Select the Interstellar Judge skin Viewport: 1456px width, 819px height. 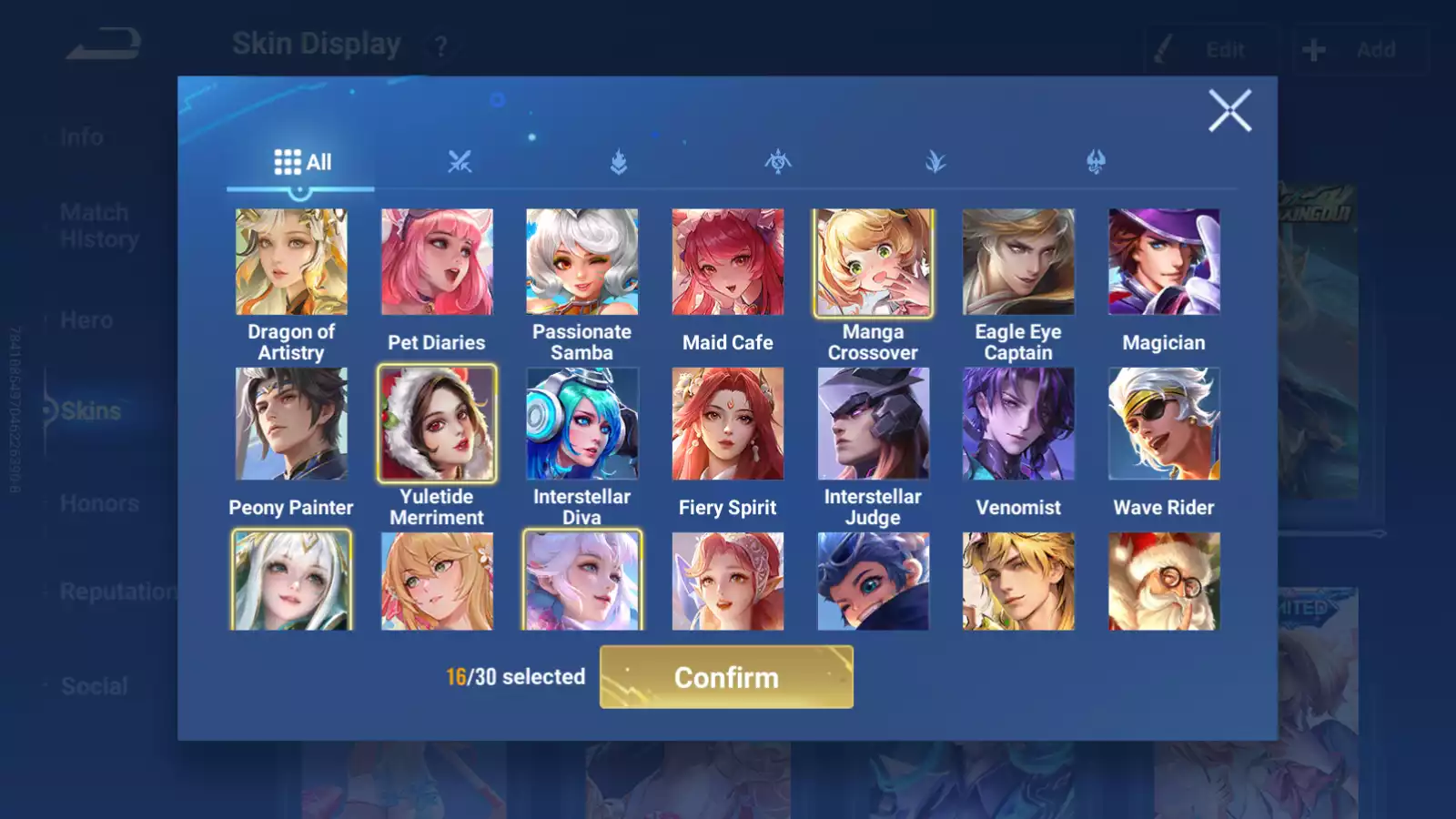point(873,423)
